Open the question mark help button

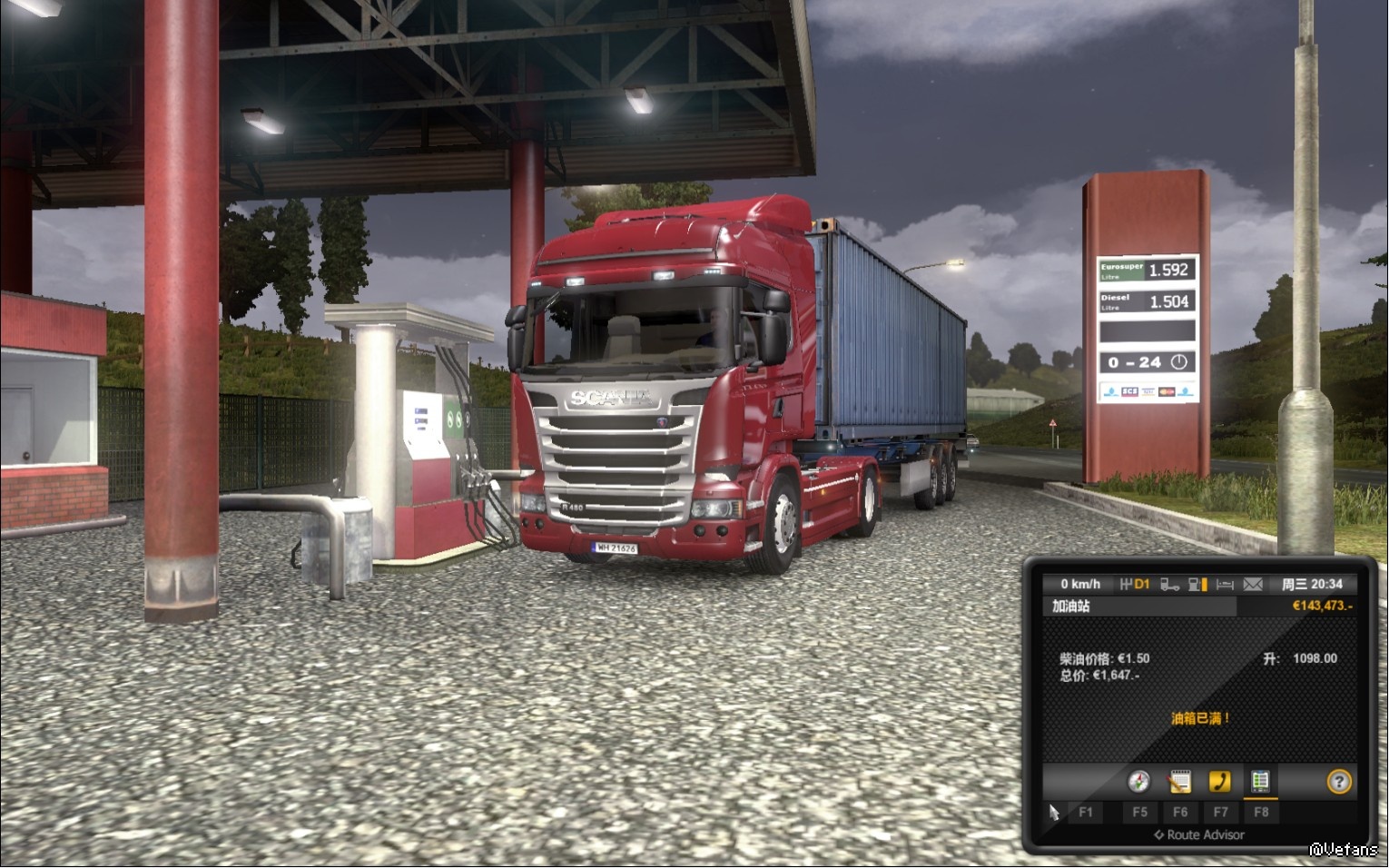(1339, 782)
